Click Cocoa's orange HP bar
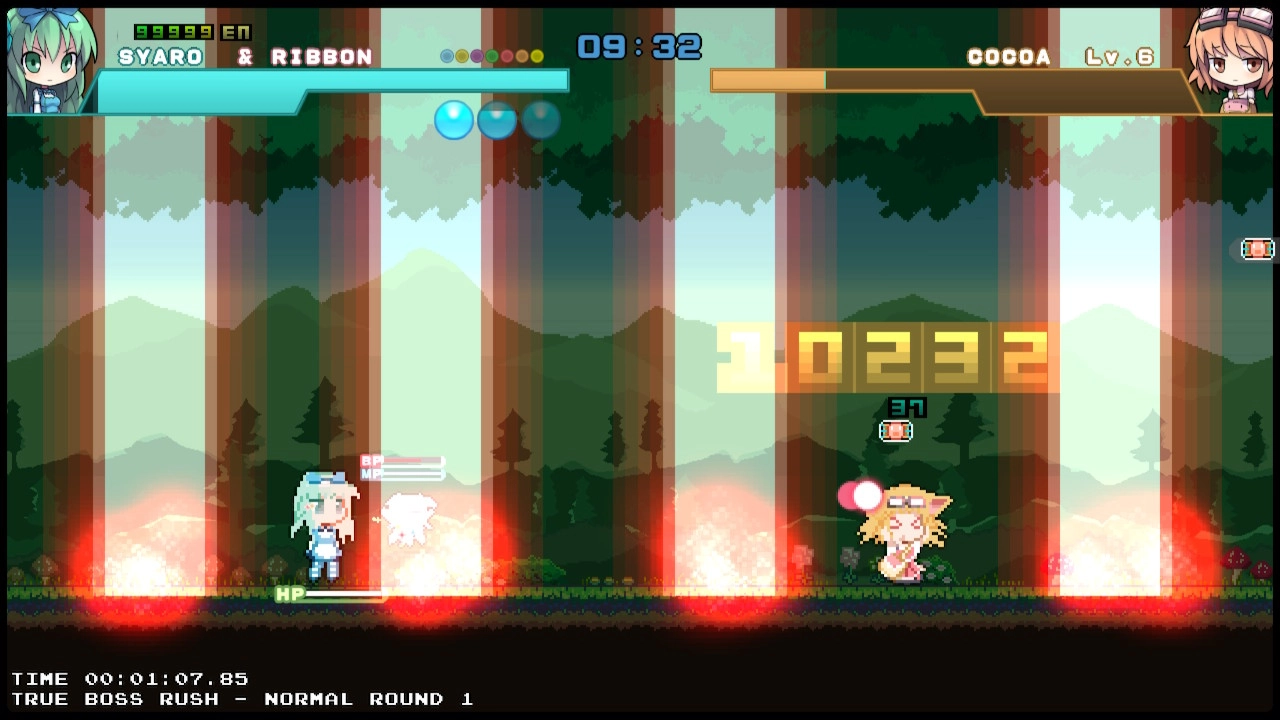The width and height of the screenshot is (1280, 720). click(x=770, y=79)
